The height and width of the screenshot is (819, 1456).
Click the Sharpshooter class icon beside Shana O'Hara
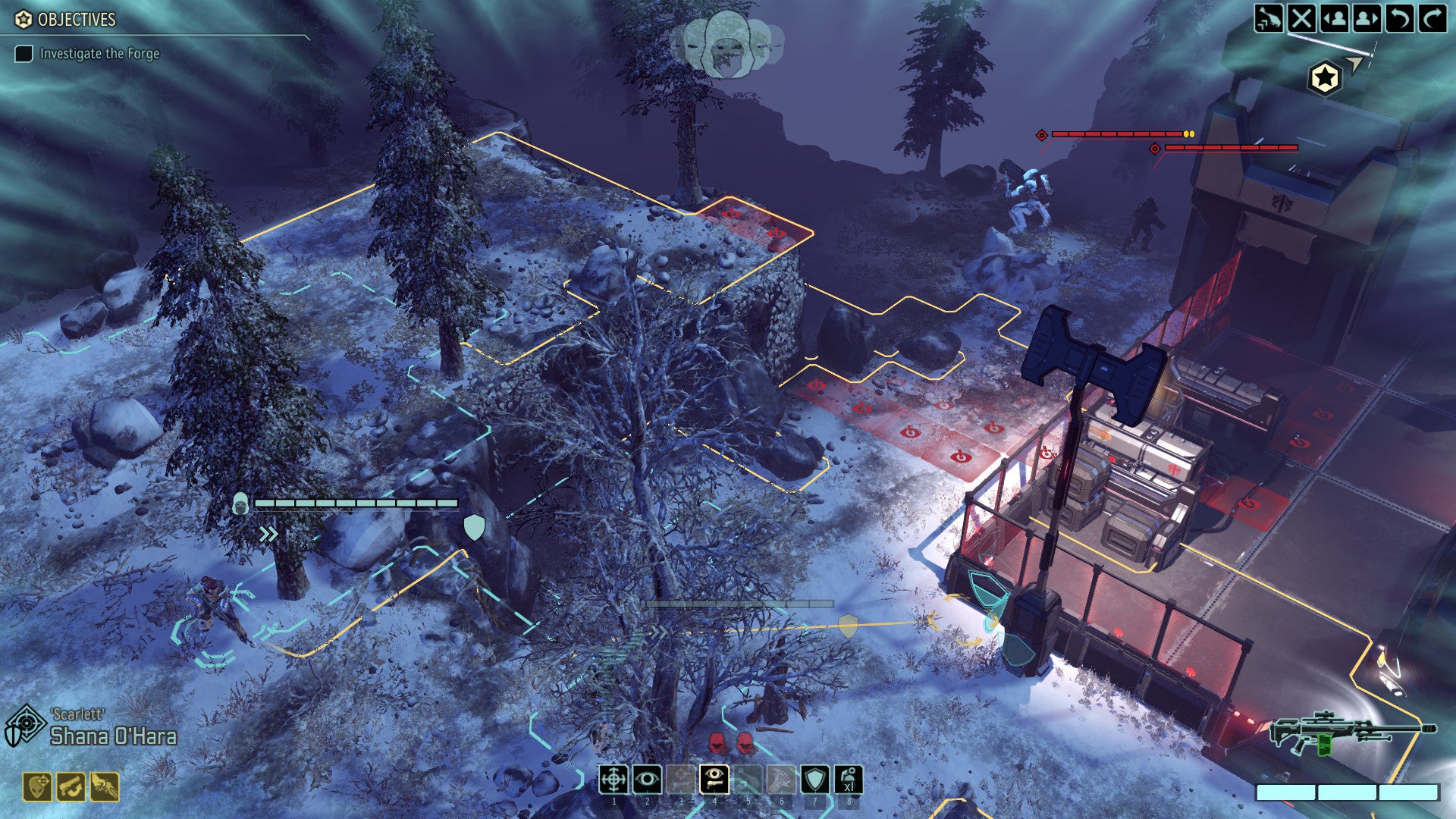(24, 726)
